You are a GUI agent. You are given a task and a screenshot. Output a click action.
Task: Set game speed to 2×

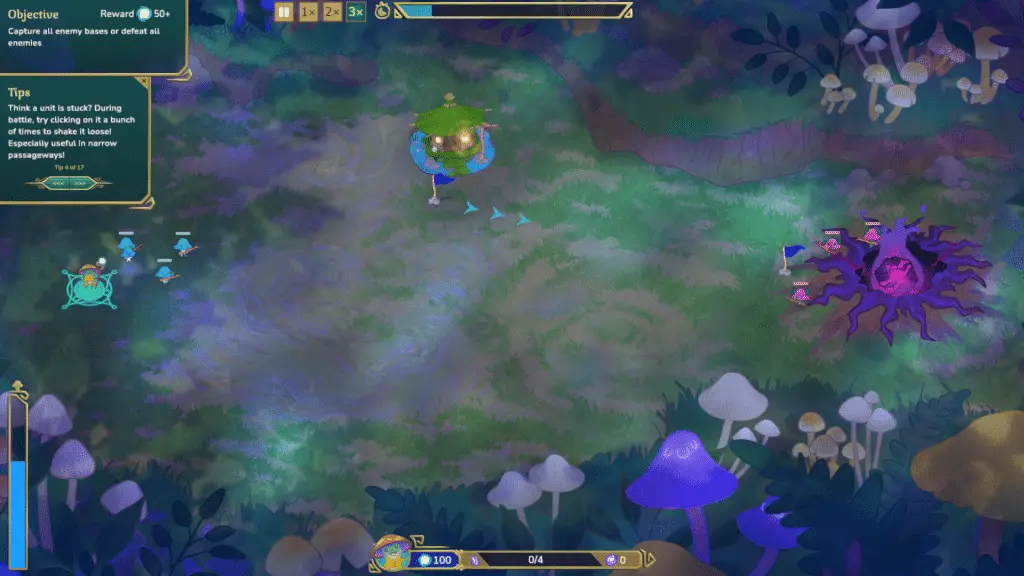pos(333,11)
